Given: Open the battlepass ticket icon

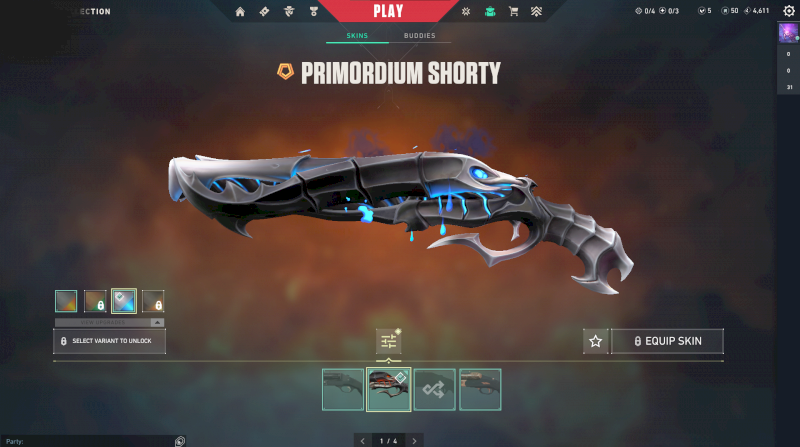Looking at the screenshot, I should pos(264,12).
